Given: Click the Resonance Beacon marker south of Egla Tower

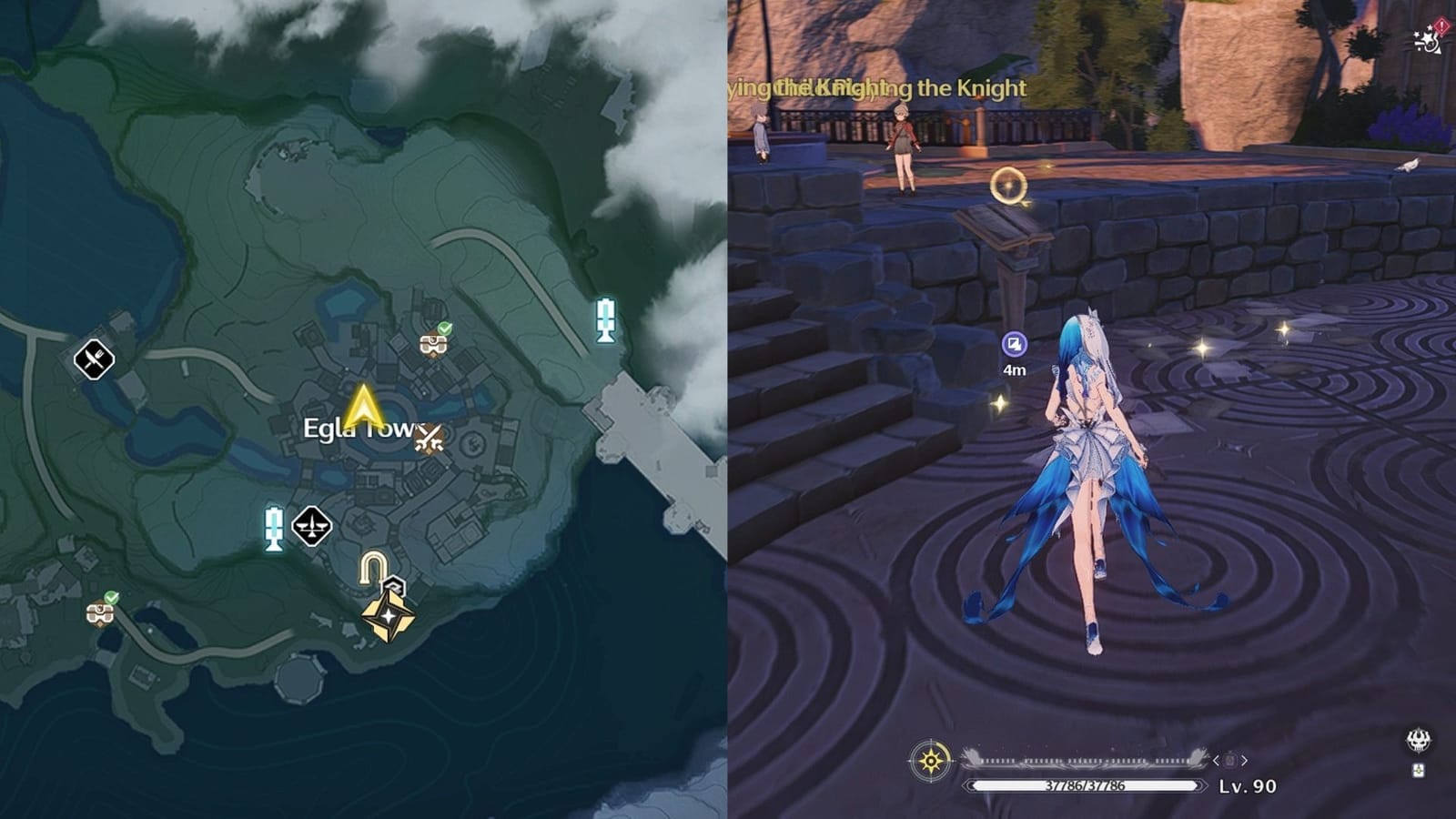Looking at the screenshot, I should pyautogui.click(x=273, y=528).
